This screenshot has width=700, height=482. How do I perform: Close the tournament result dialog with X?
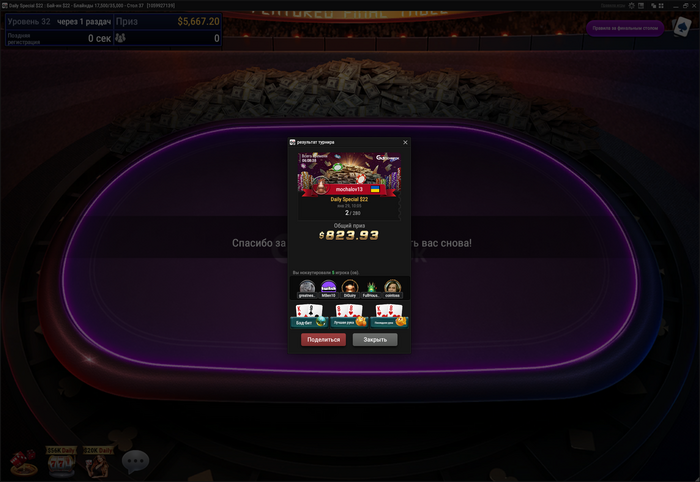(405, 142)
